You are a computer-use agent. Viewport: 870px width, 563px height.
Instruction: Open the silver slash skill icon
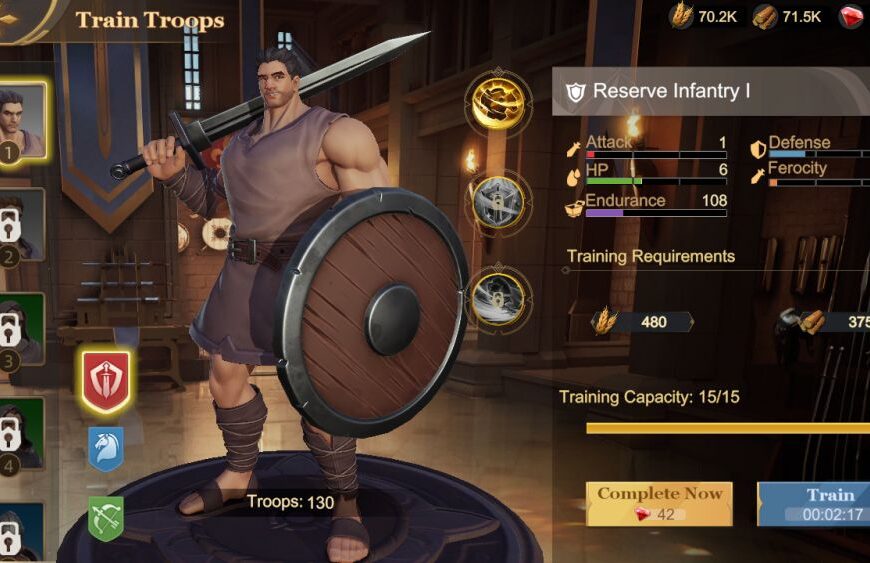[498, 298]
